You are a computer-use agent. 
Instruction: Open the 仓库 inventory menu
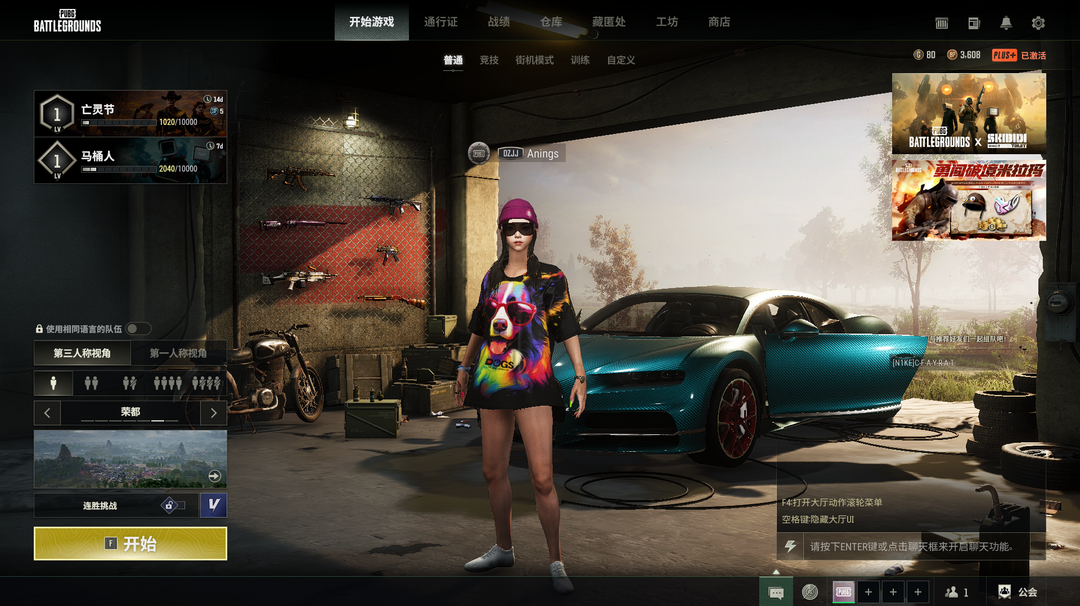coord(551,22)
